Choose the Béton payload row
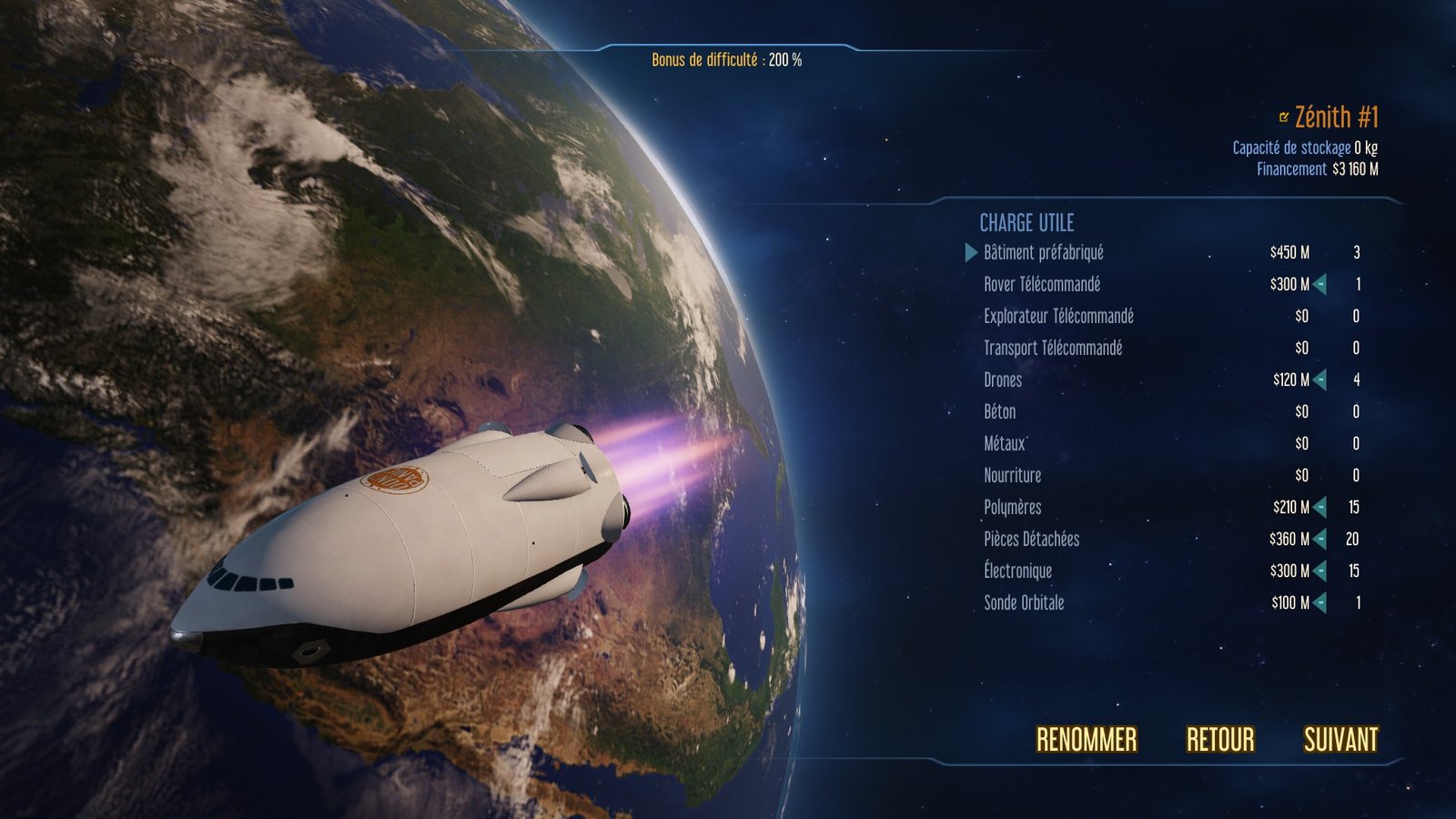 (x=999, y=412)
